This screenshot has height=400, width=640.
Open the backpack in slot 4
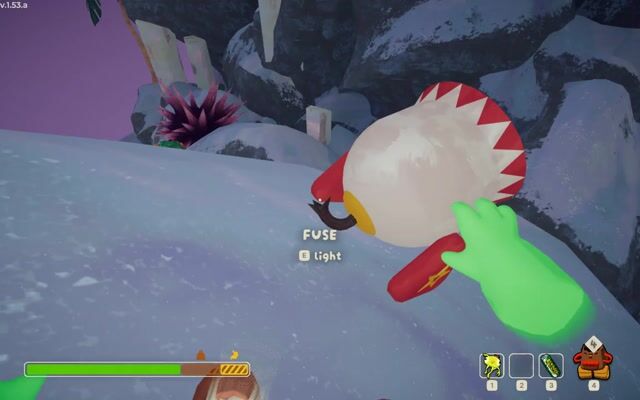click(x=593, y=360)
